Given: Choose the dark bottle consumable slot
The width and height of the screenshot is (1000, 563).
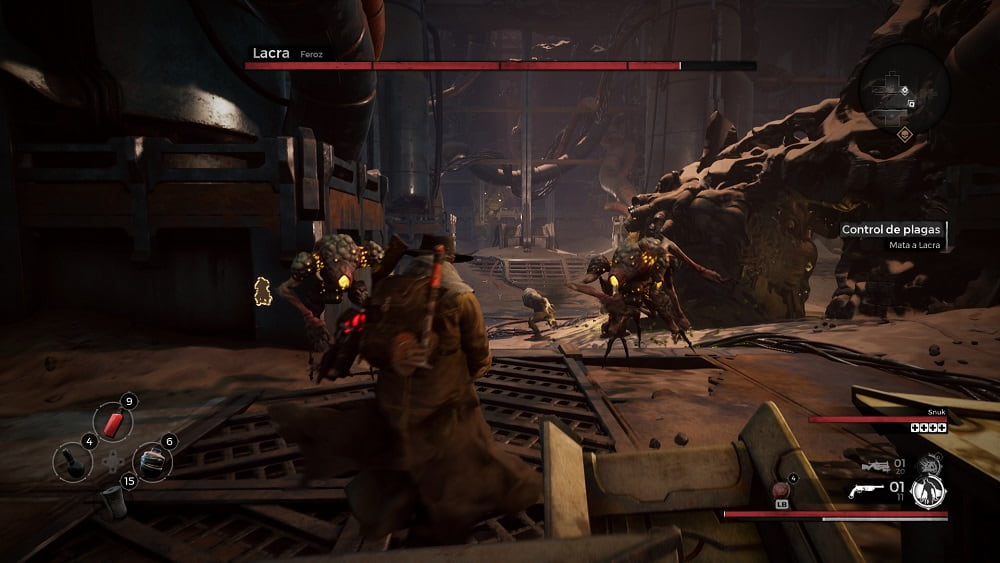Looking at the screenshot, I should click(x=74, y=460).
